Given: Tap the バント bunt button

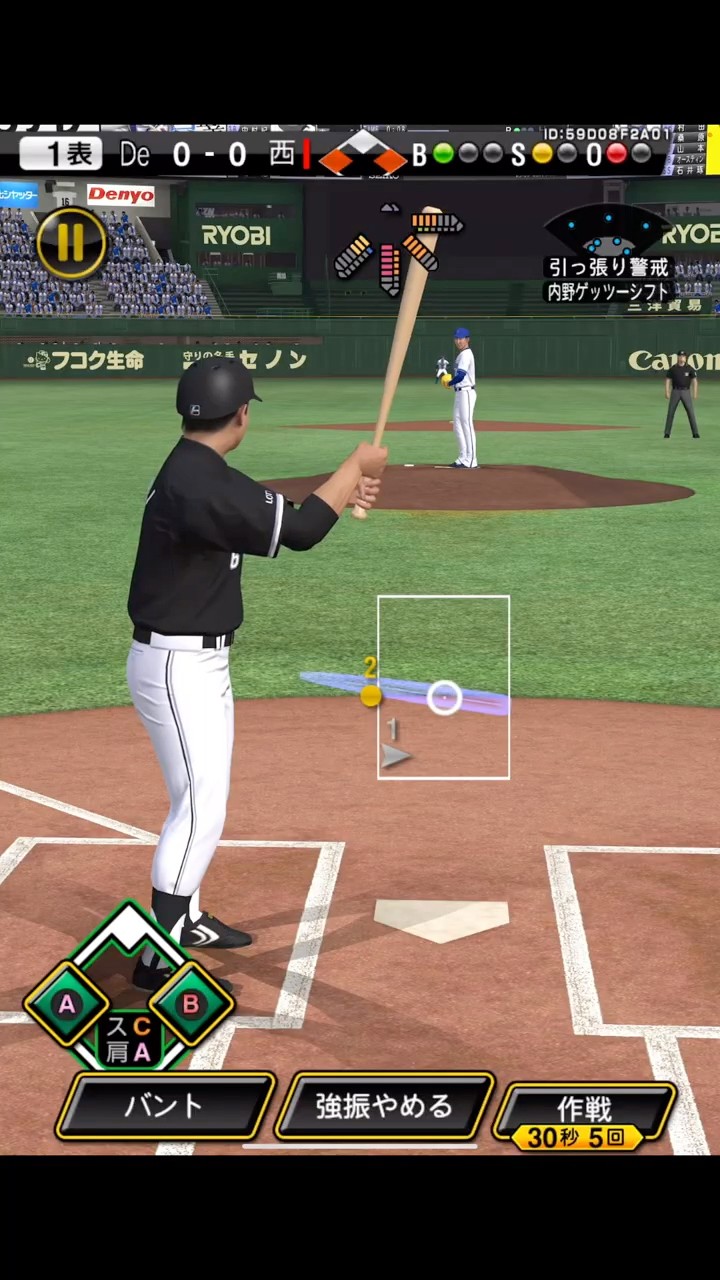Looking at the screenshot, I should click(165, 1106).
